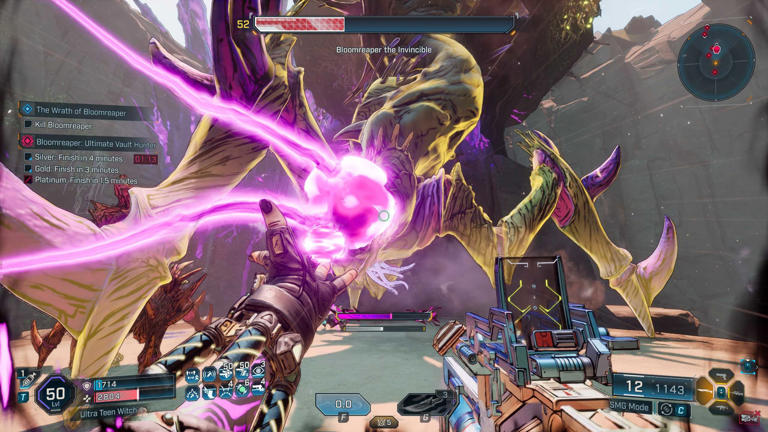Select the Silver finish objective row
The image size is (768, 432).
pos(80,157)
